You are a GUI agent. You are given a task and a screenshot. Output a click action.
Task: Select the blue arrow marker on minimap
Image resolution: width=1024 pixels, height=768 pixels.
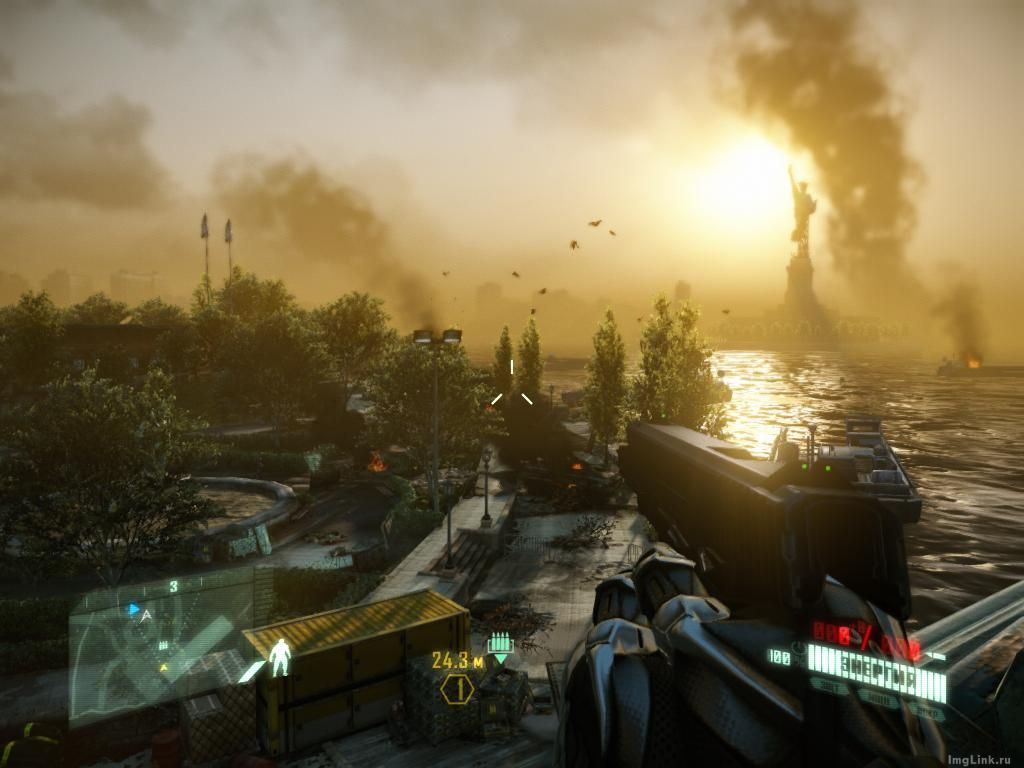click(x=133, y=608)
